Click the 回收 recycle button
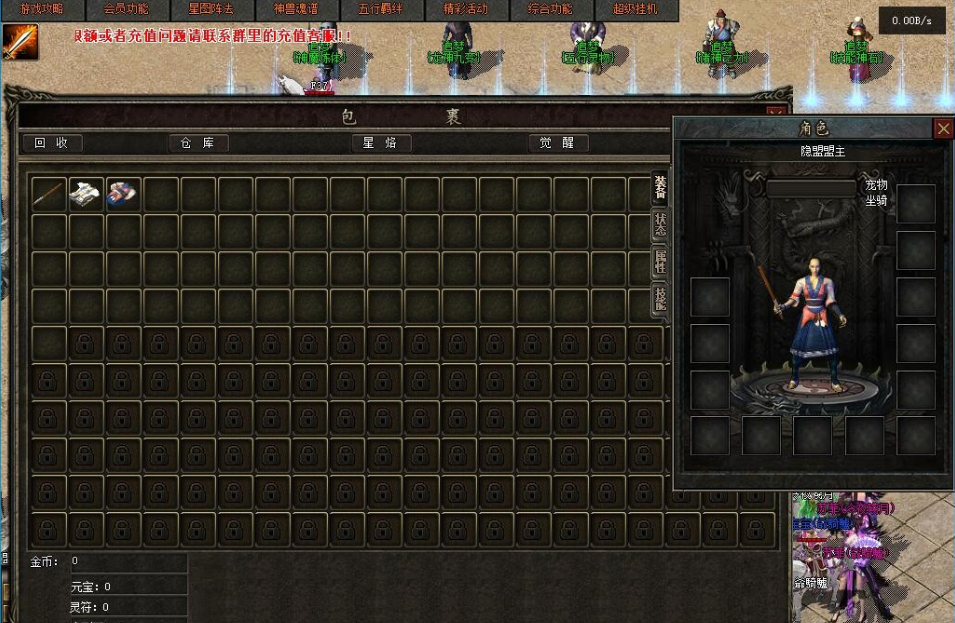 (52, 143)
